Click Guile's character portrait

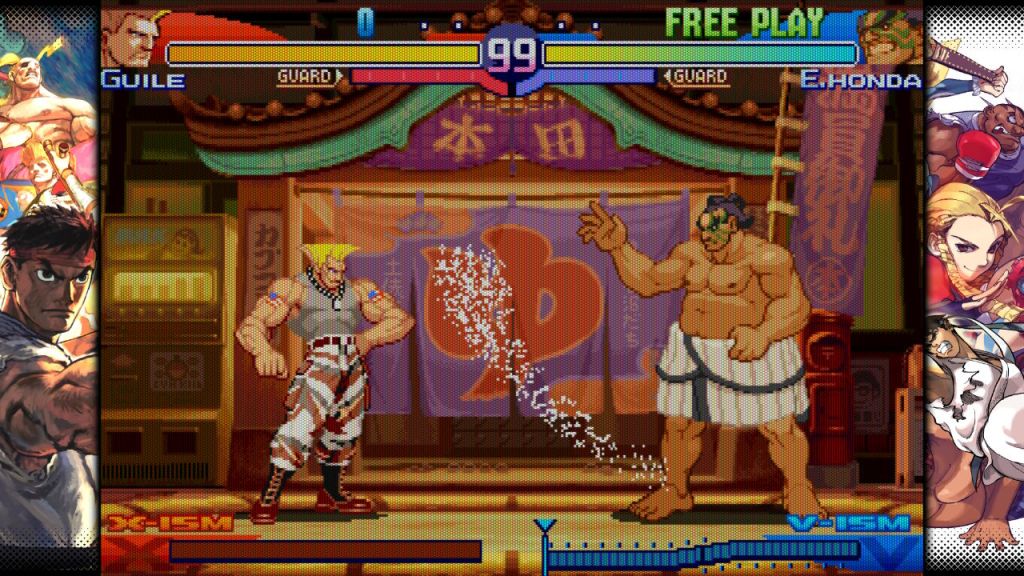pyautogui.click(x=131, y=37)
